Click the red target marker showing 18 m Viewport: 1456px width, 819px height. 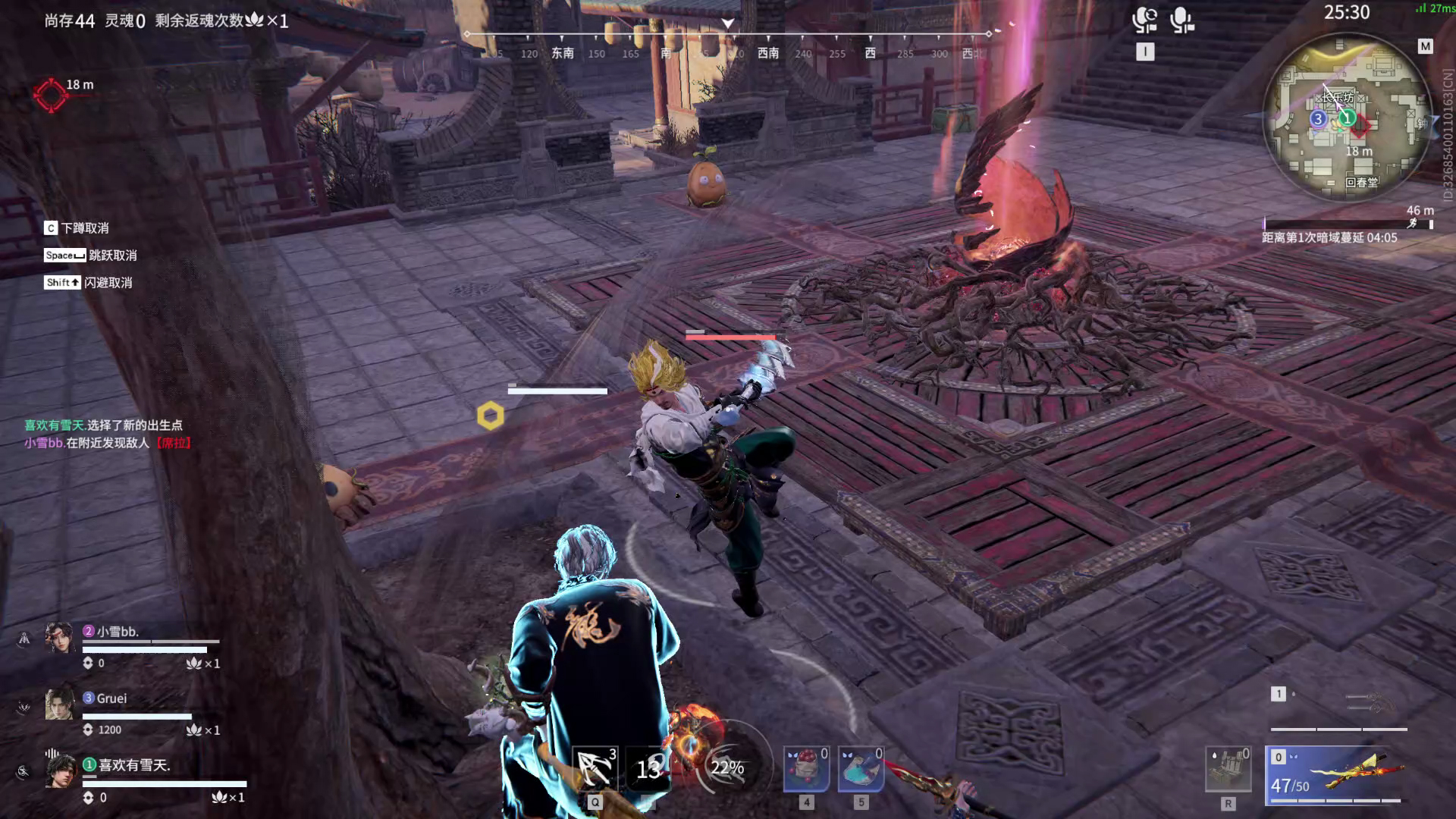(51, 96)
